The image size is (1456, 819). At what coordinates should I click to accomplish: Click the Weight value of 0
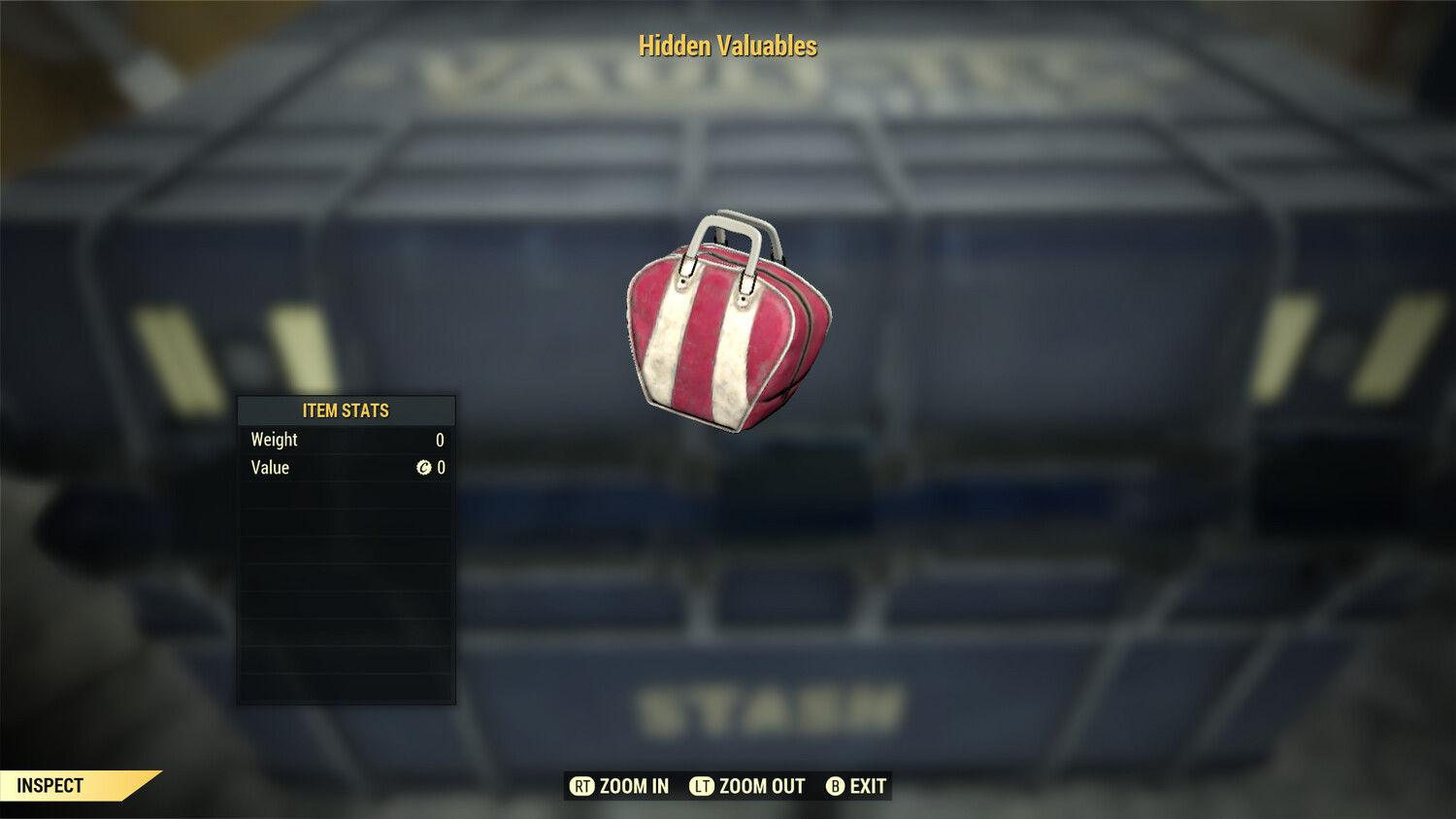439,440
